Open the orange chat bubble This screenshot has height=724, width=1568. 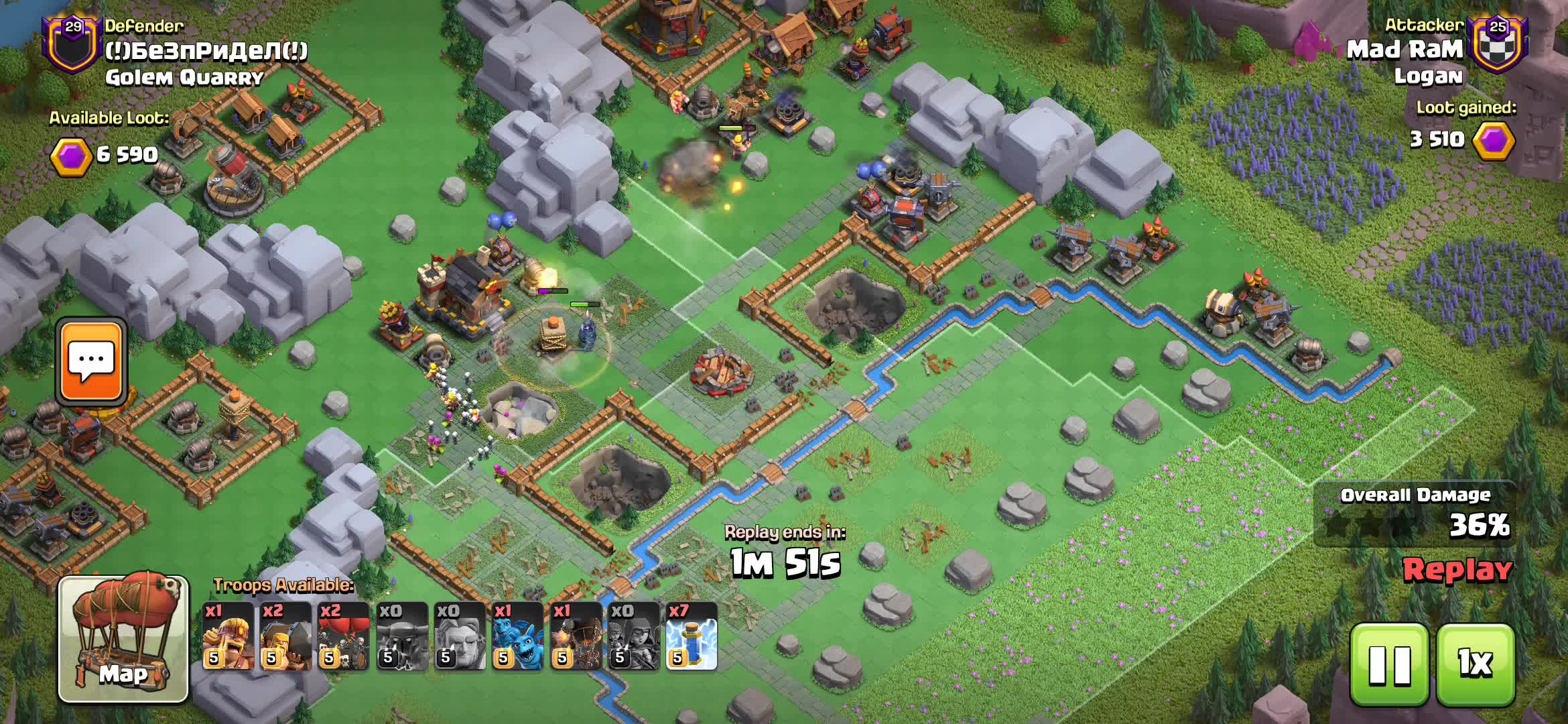click(91, 361)
